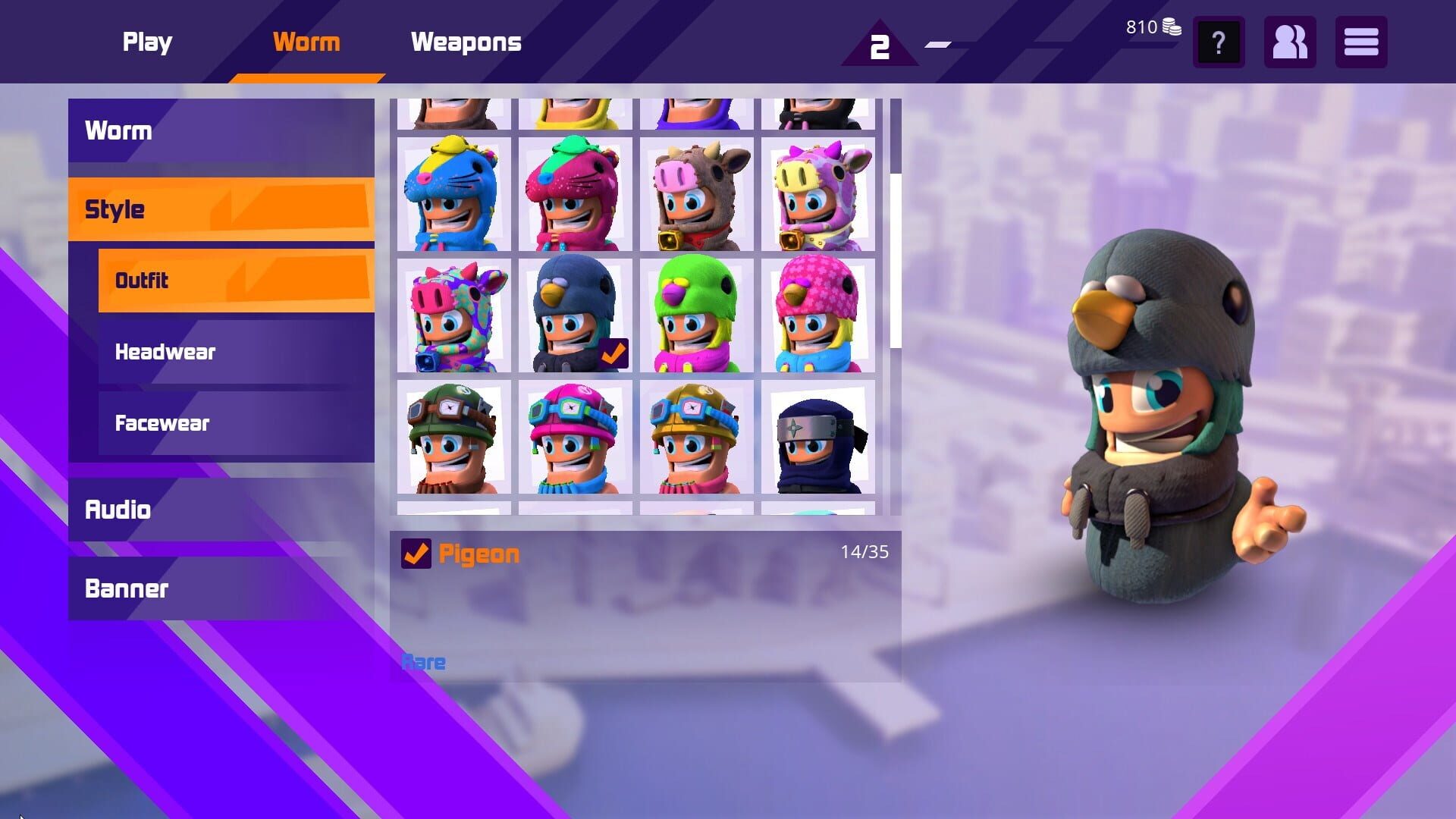The width and height of the screenshot is (1456, 819).
Task: Toggle the Pigeon outfit checkbox
Action: tap(416, 554)
